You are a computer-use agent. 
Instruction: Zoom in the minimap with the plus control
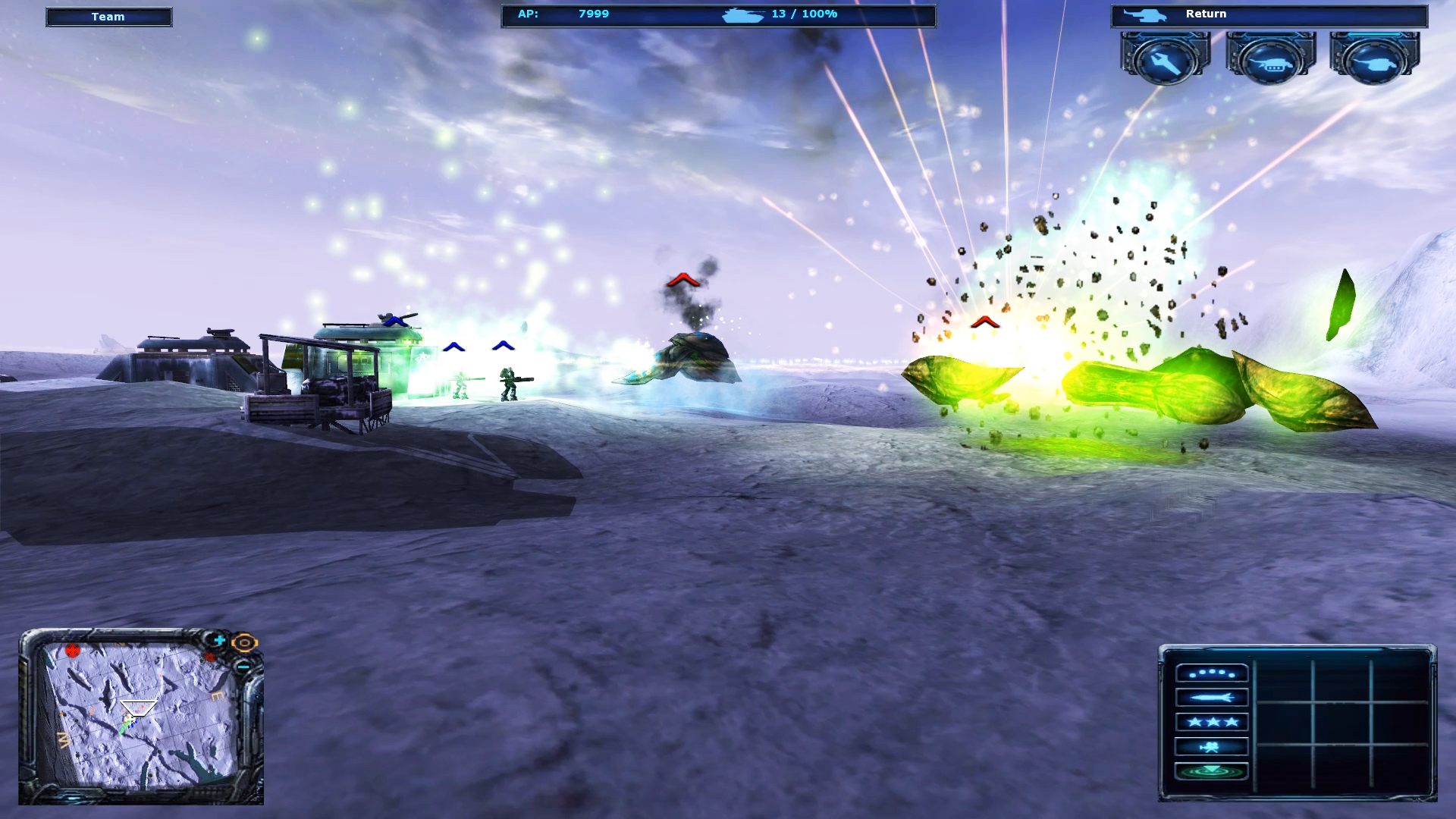(x=219, y=639)
